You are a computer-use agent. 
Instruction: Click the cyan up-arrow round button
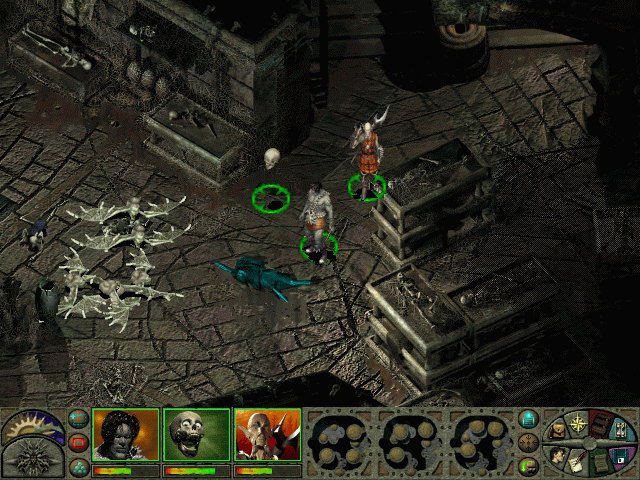pos(530,418)
